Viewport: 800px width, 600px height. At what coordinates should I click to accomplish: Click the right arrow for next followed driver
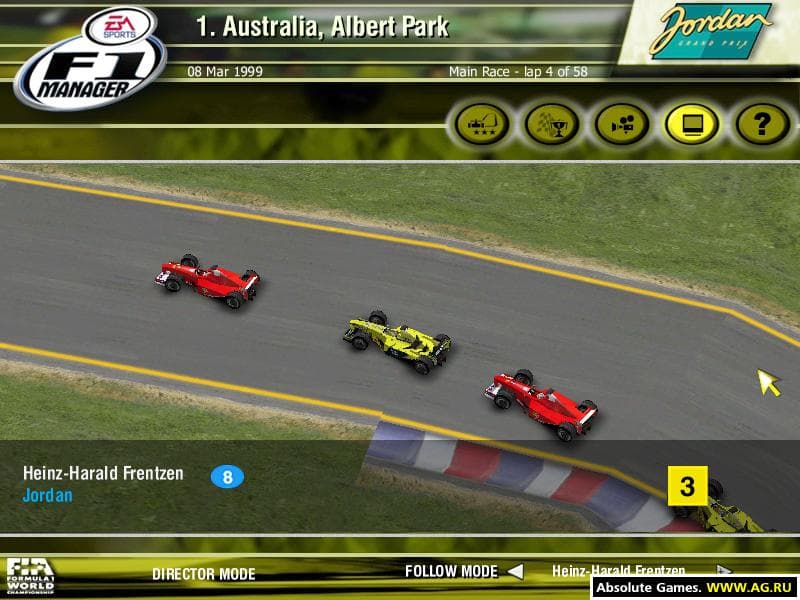723,571
